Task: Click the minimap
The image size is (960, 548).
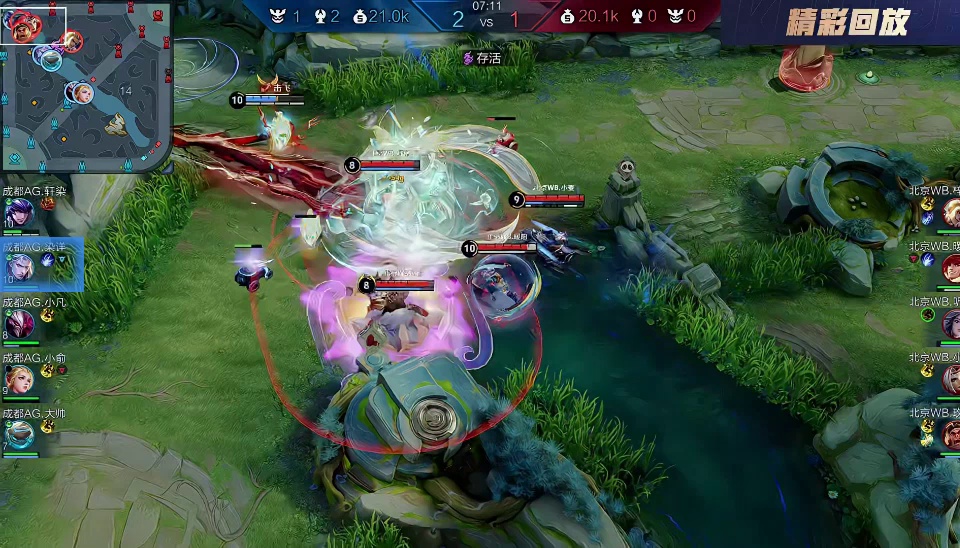Action: pyautogui.click(x=86, y=86)
